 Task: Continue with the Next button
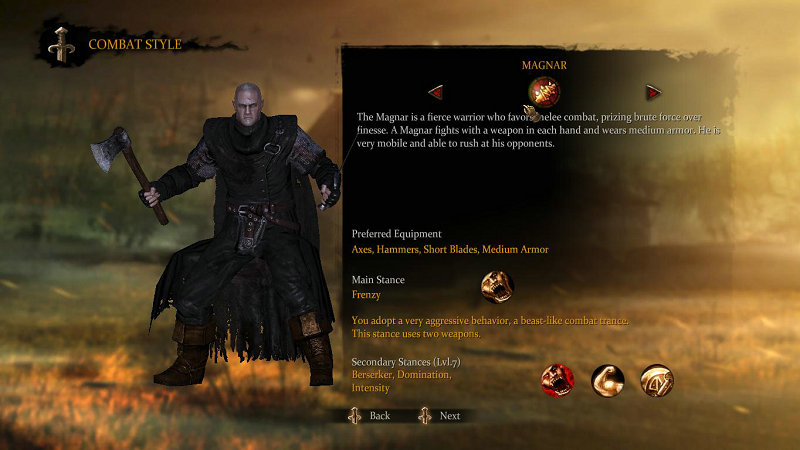pyautogui.click(x=441, y=415)
